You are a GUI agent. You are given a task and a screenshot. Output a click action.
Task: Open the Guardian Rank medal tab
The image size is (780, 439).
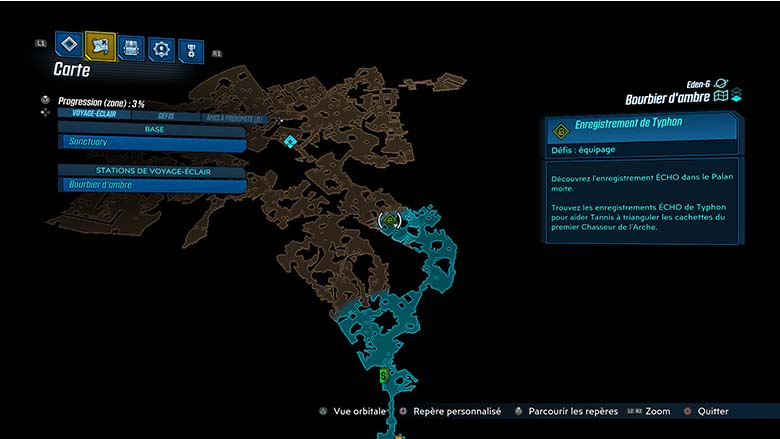[x=190, y=50]
